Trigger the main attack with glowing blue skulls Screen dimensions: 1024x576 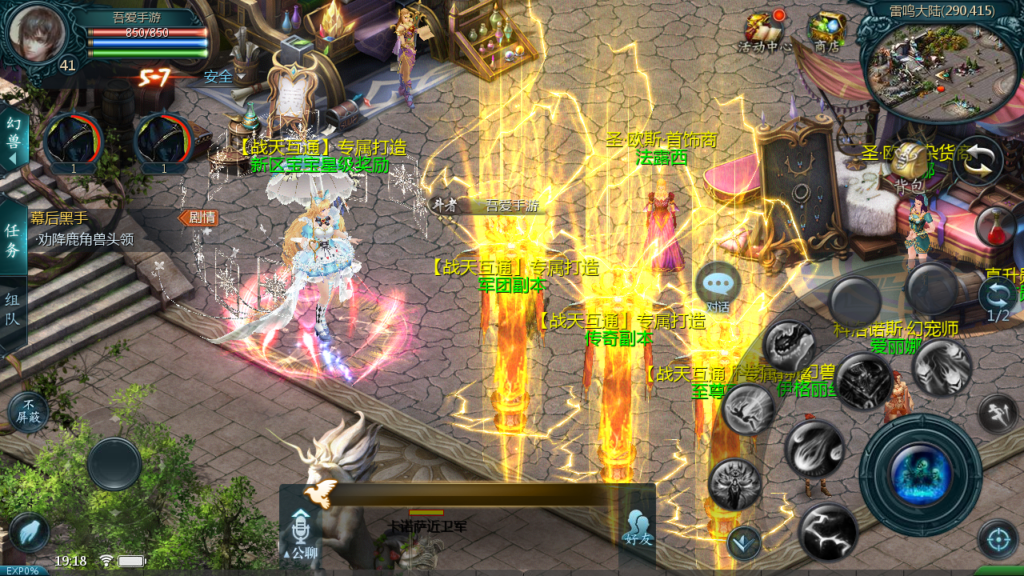920,474
